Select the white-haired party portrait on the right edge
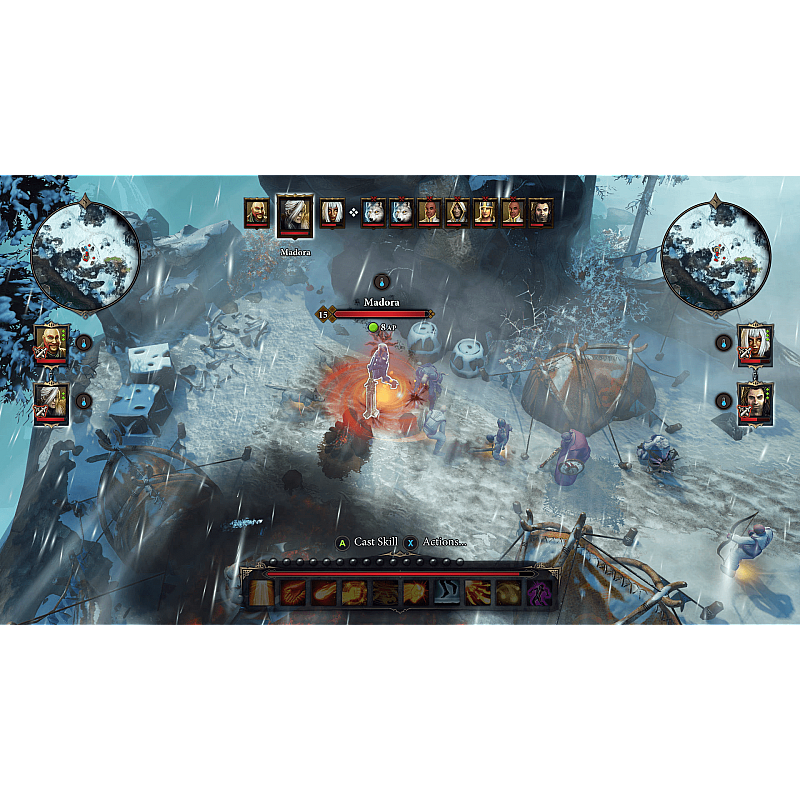 (755, 342)
